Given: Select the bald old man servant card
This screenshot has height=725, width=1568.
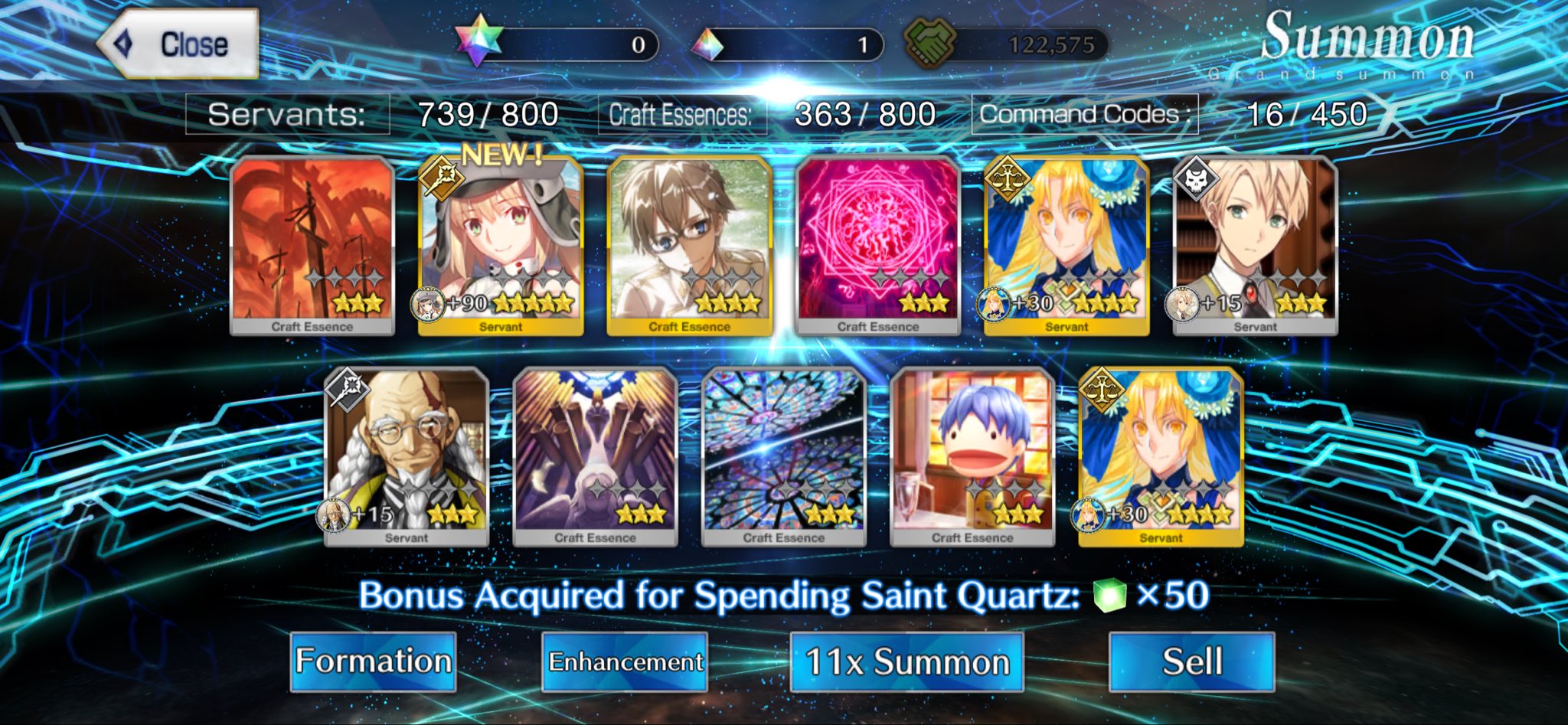Looking at the screenshot, I should pos(407,456).
